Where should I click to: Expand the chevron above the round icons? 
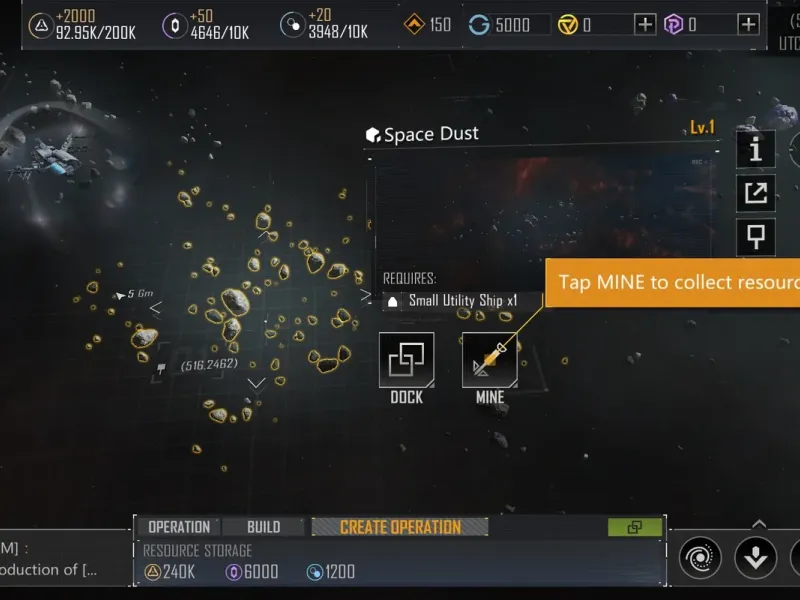point(759,523)
